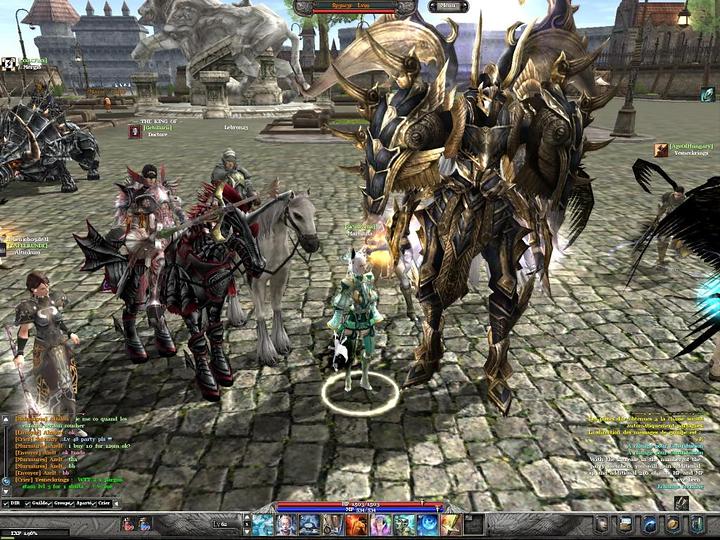Viewport: 720px width, 540px height.
Task: Open the shield-shaped menu button
Action: click(602, 524)
